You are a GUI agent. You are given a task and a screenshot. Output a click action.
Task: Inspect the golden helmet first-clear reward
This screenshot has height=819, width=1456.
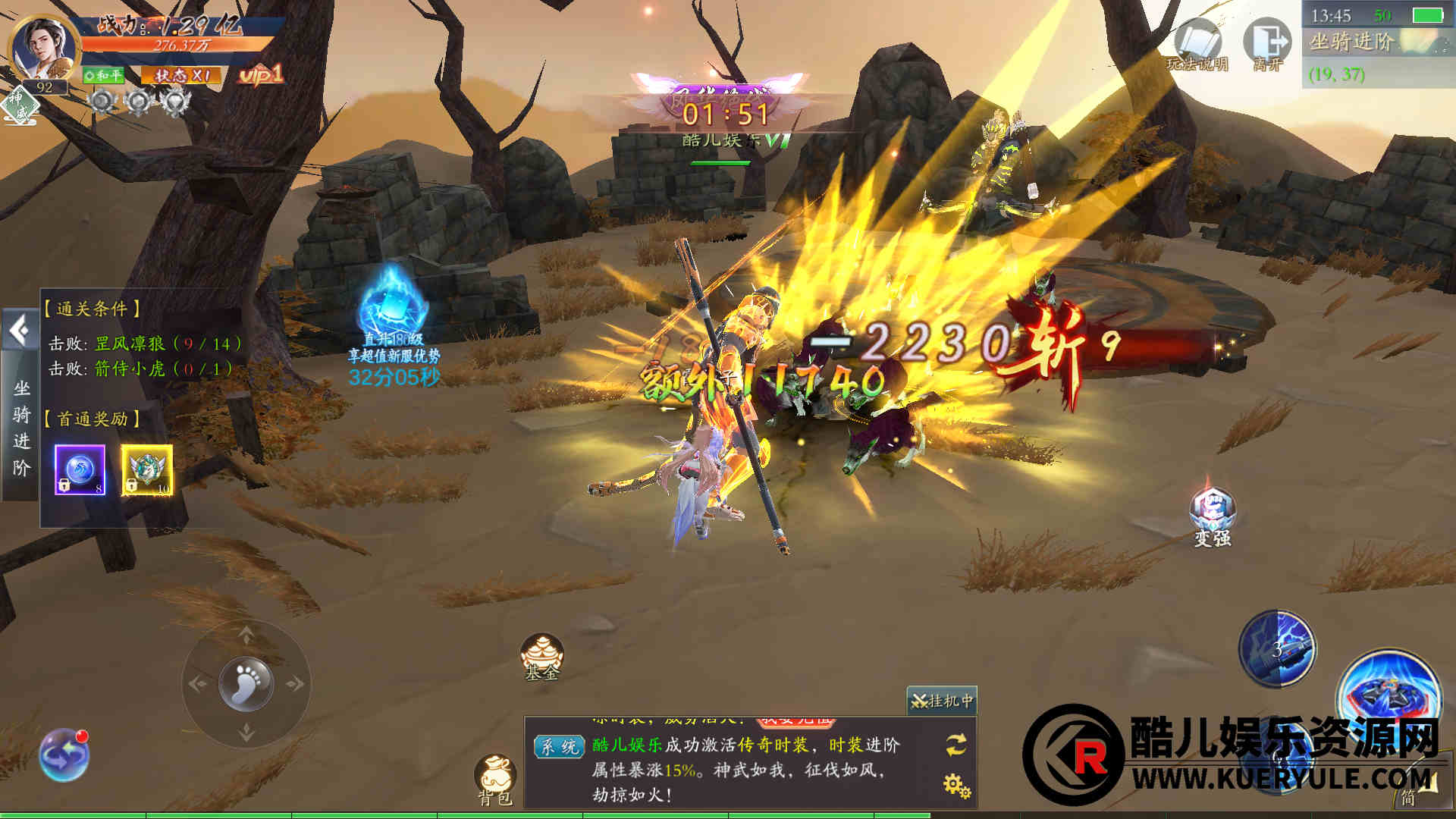click(147, 470)
